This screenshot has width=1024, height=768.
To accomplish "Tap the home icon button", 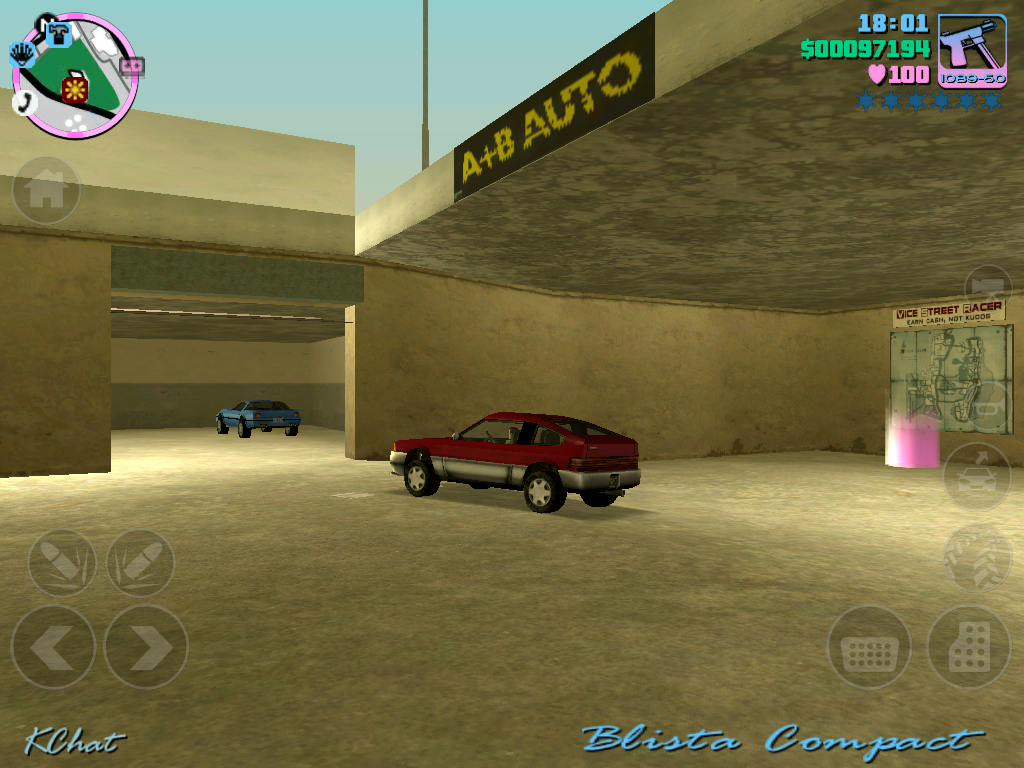I will pos(46,190).
